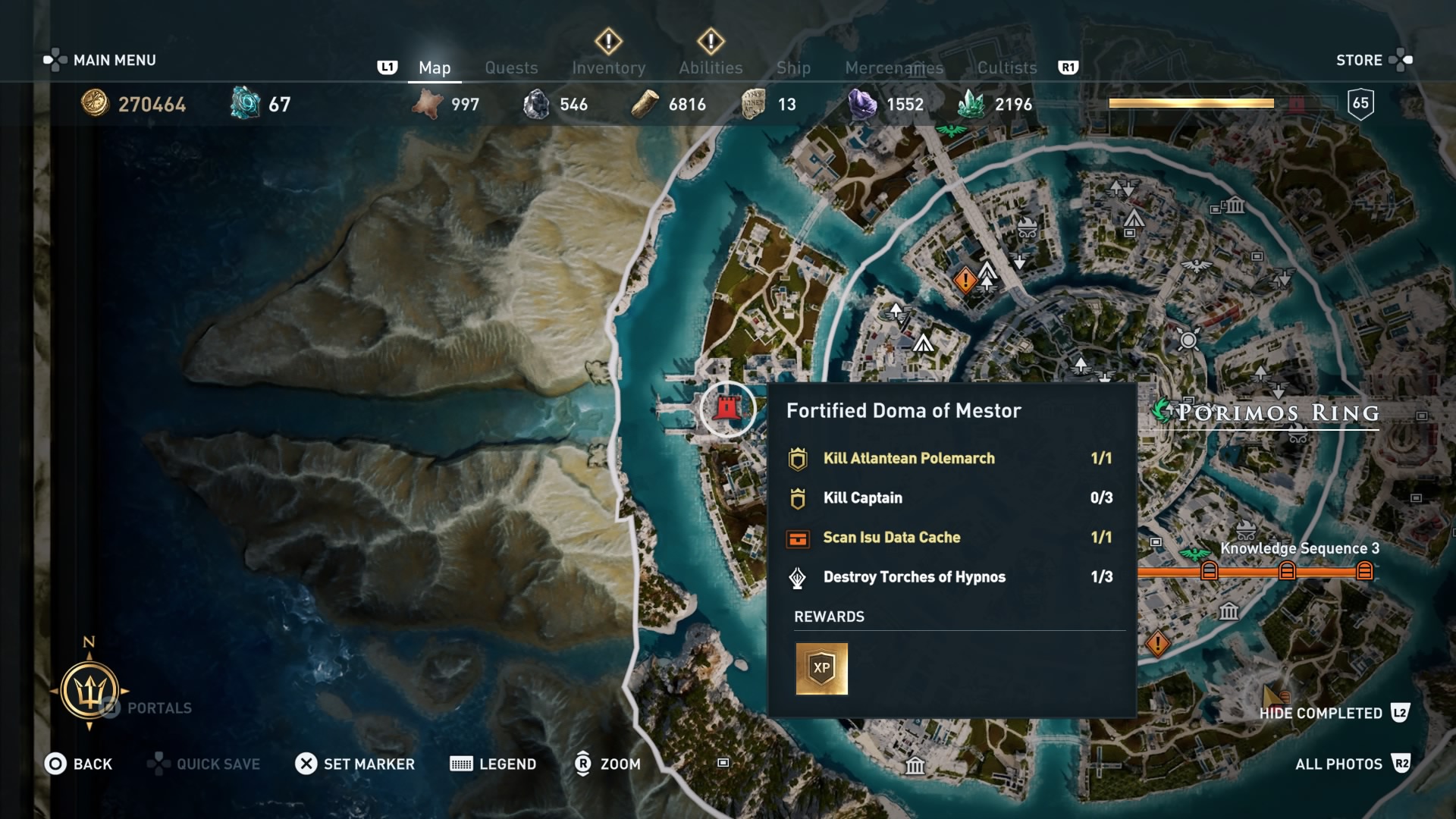Open the Mercenaries tab
This screenshot has height=819, width=1456.
click(x=894, y=67)
